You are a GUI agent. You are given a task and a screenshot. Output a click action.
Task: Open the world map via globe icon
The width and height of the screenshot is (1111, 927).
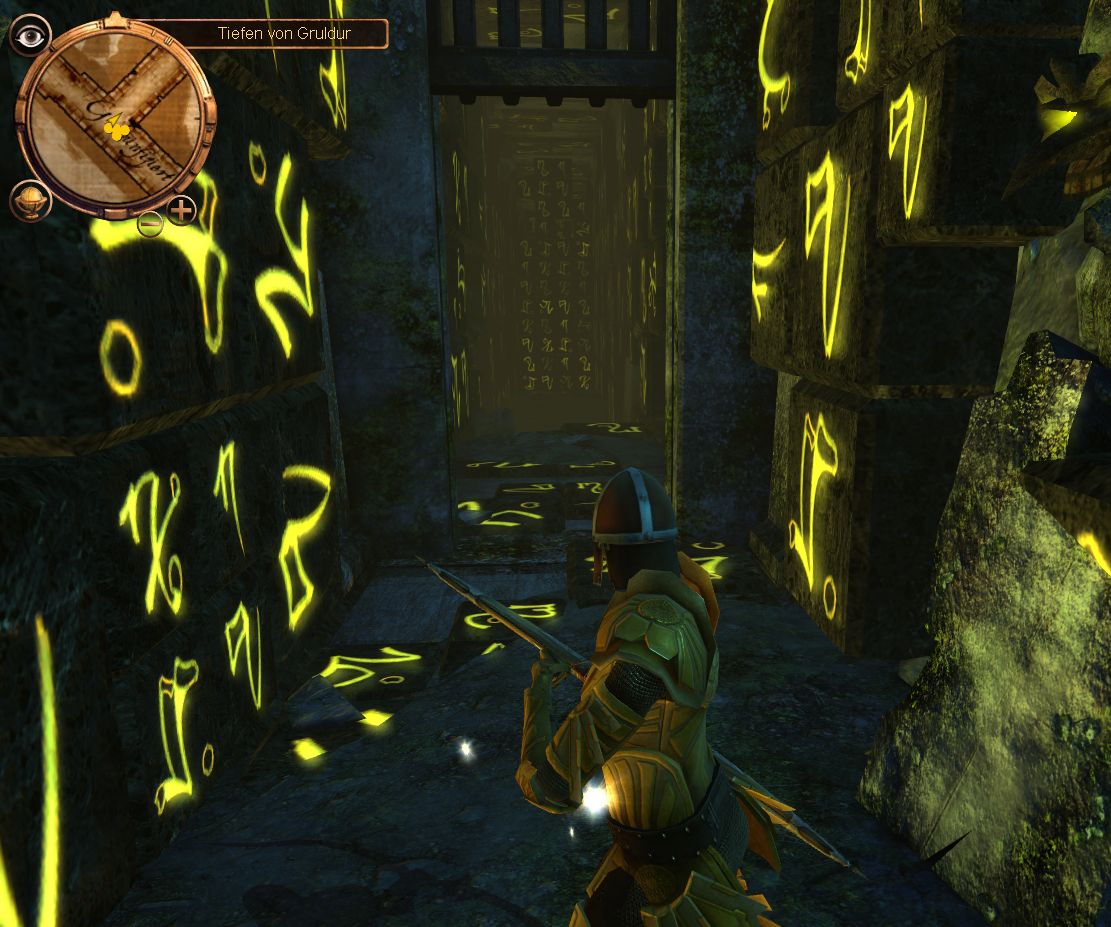click(29, 200)
